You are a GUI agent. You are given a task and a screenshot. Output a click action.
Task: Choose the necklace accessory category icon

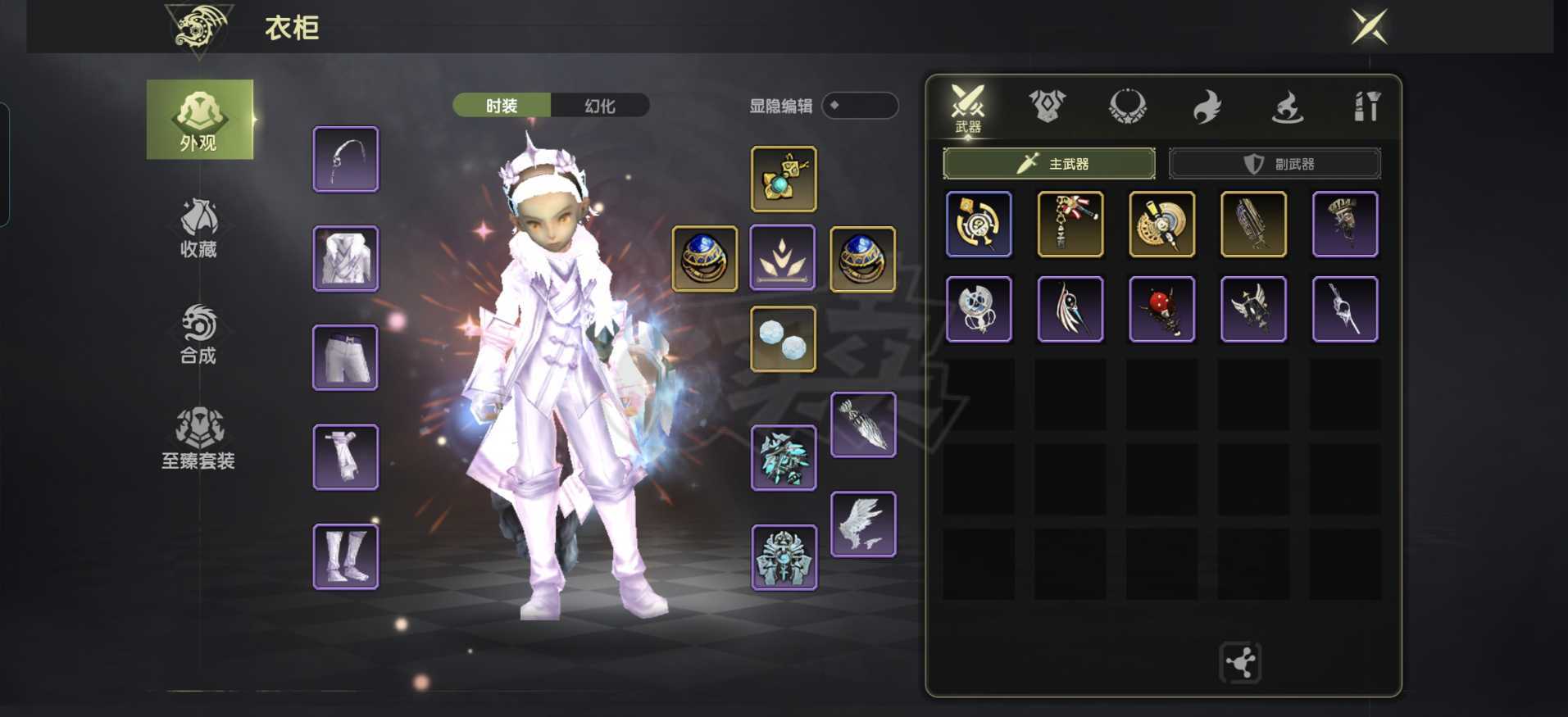coord(1127,107)
